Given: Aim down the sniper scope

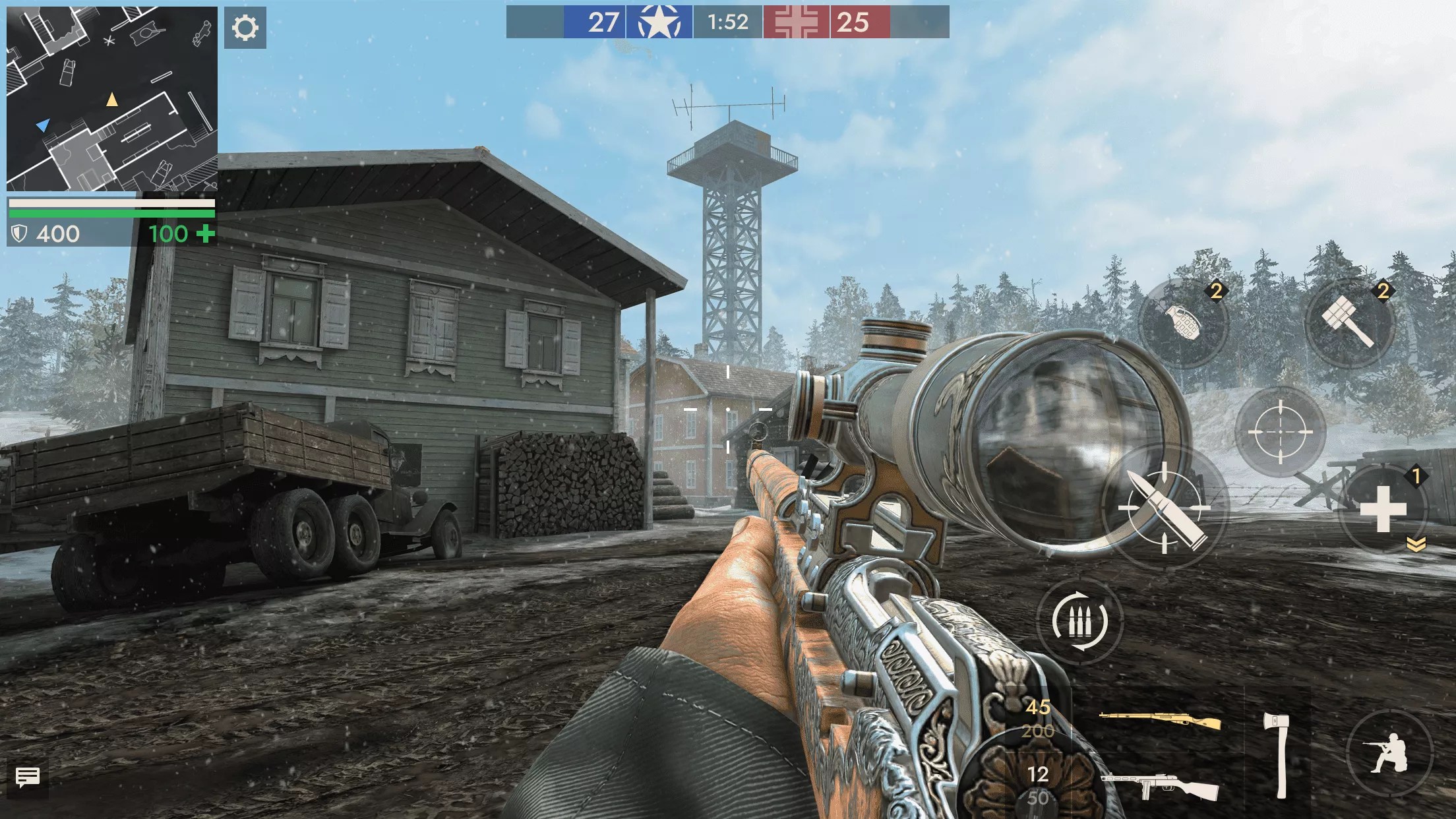Looking at the screenshot, I should (x=1279, y=432).
